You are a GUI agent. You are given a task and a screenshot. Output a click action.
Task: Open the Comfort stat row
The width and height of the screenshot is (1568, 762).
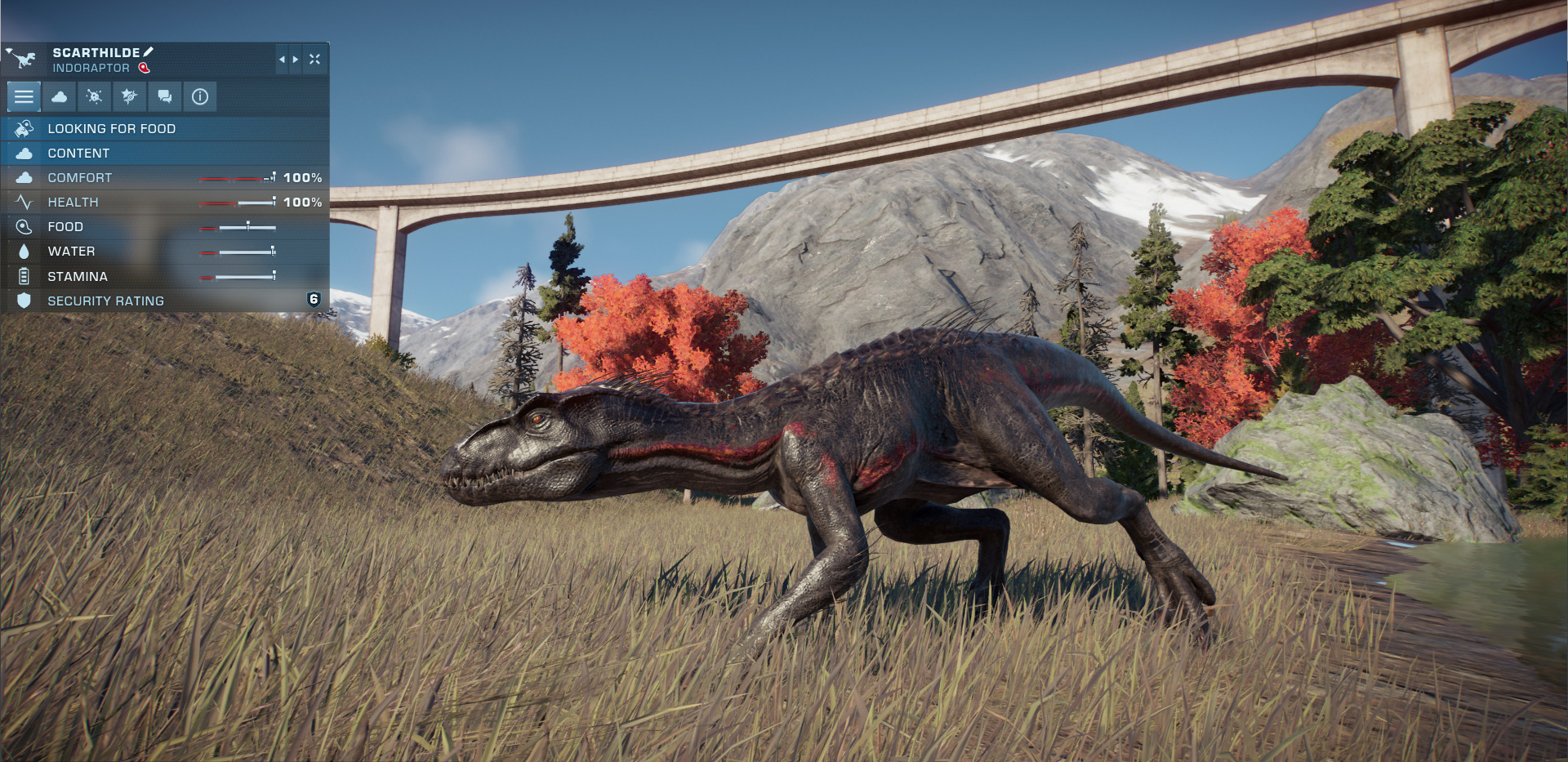point(163,177)
